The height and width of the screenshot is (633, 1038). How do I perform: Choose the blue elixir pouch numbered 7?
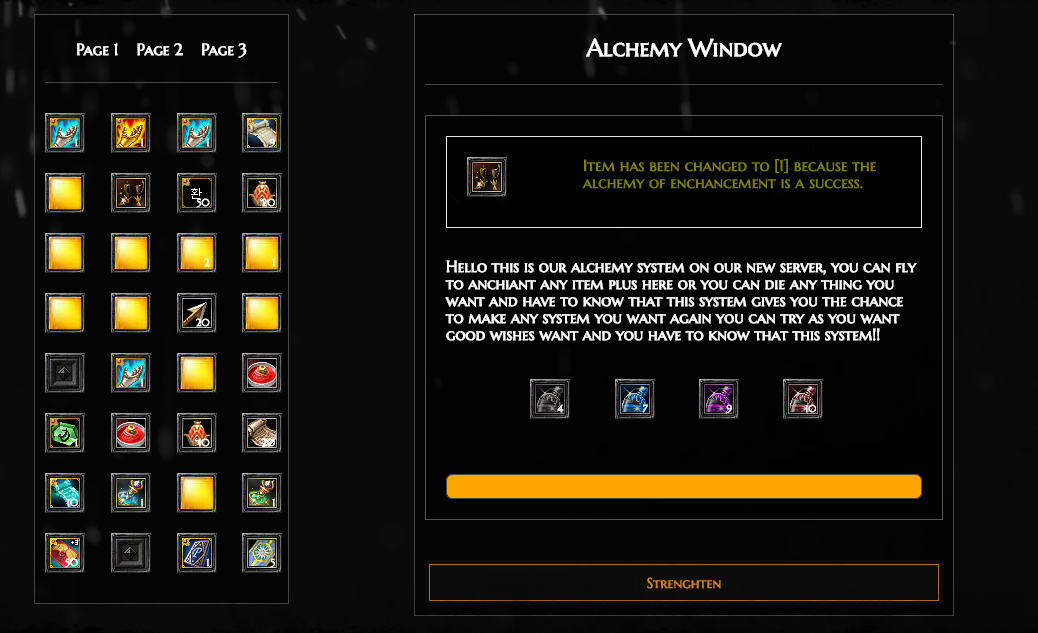tap(634, 399)
